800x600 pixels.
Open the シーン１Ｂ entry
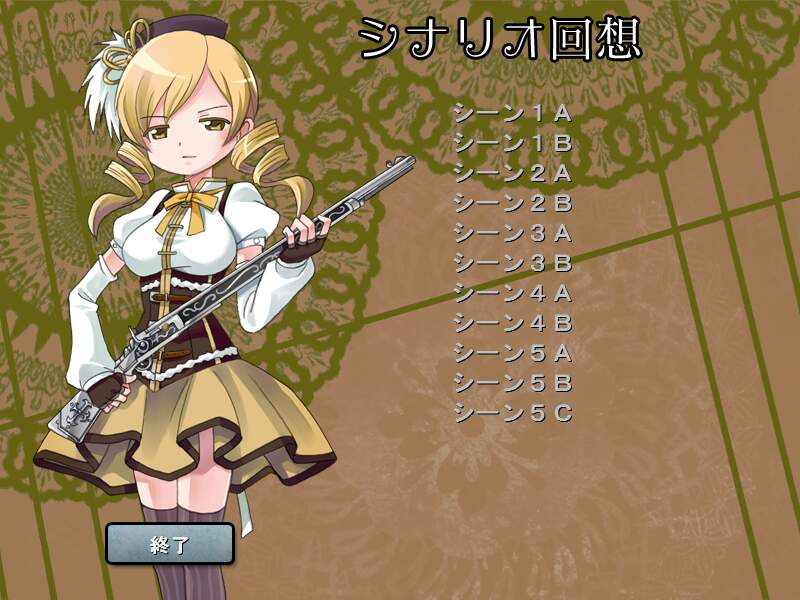(x=512, y=142)
